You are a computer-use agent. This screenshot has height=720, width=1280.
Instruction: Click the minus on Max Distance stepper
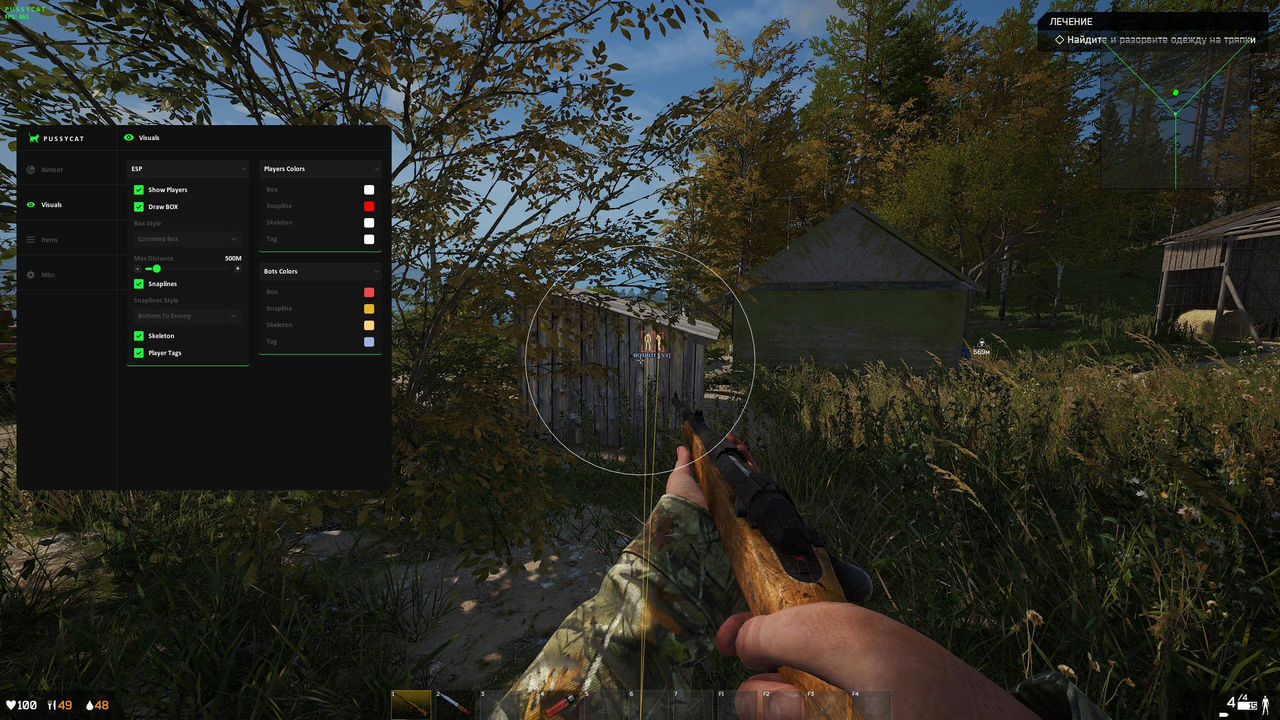(x=138, y=268)
